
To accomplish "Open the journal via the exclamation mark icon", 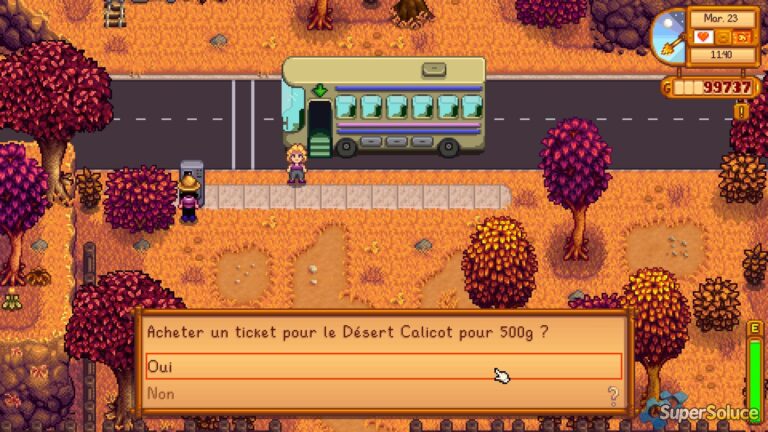I will pos(742,111).
